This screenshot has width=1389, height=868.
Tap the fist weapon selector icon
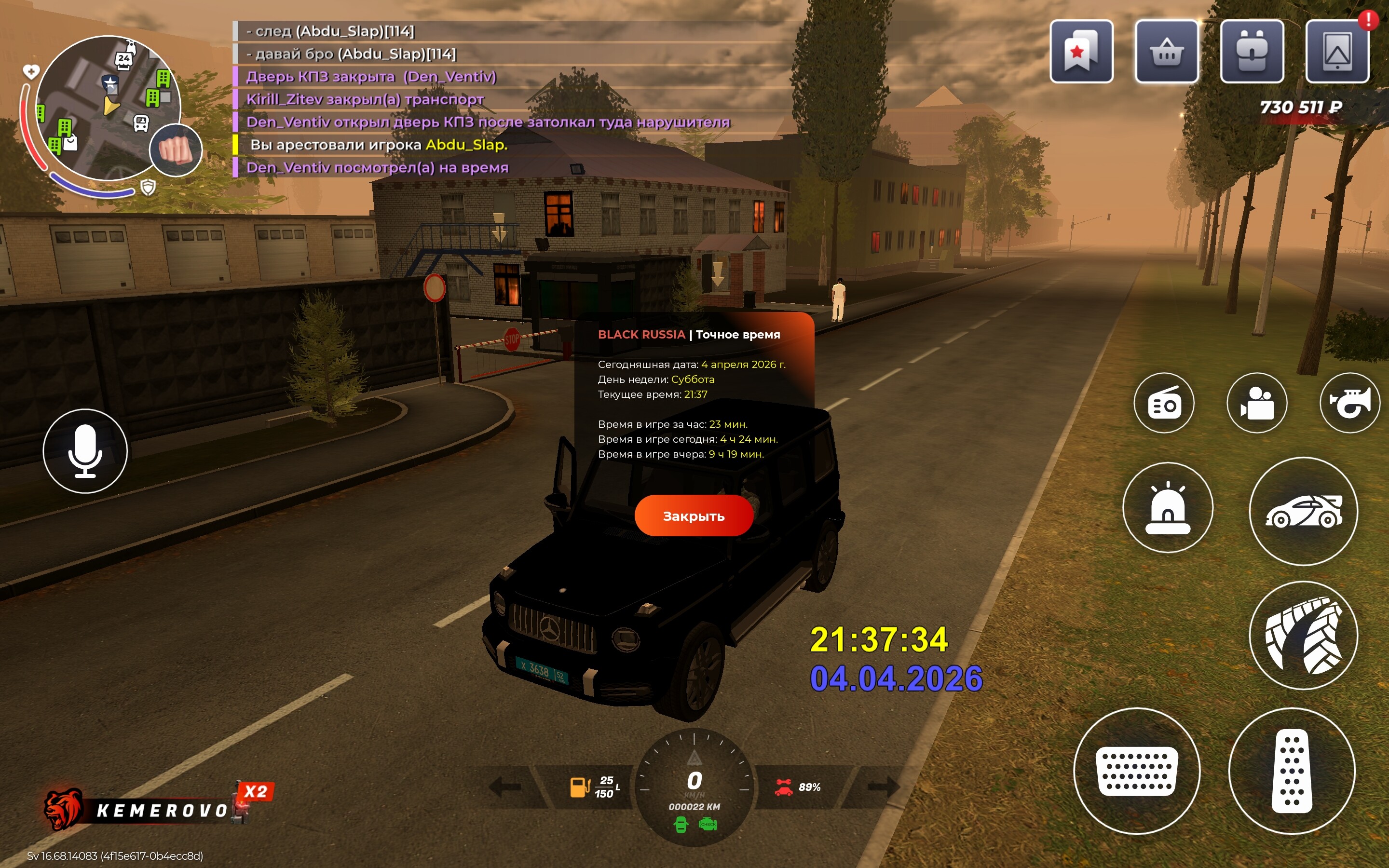[176, 150]
